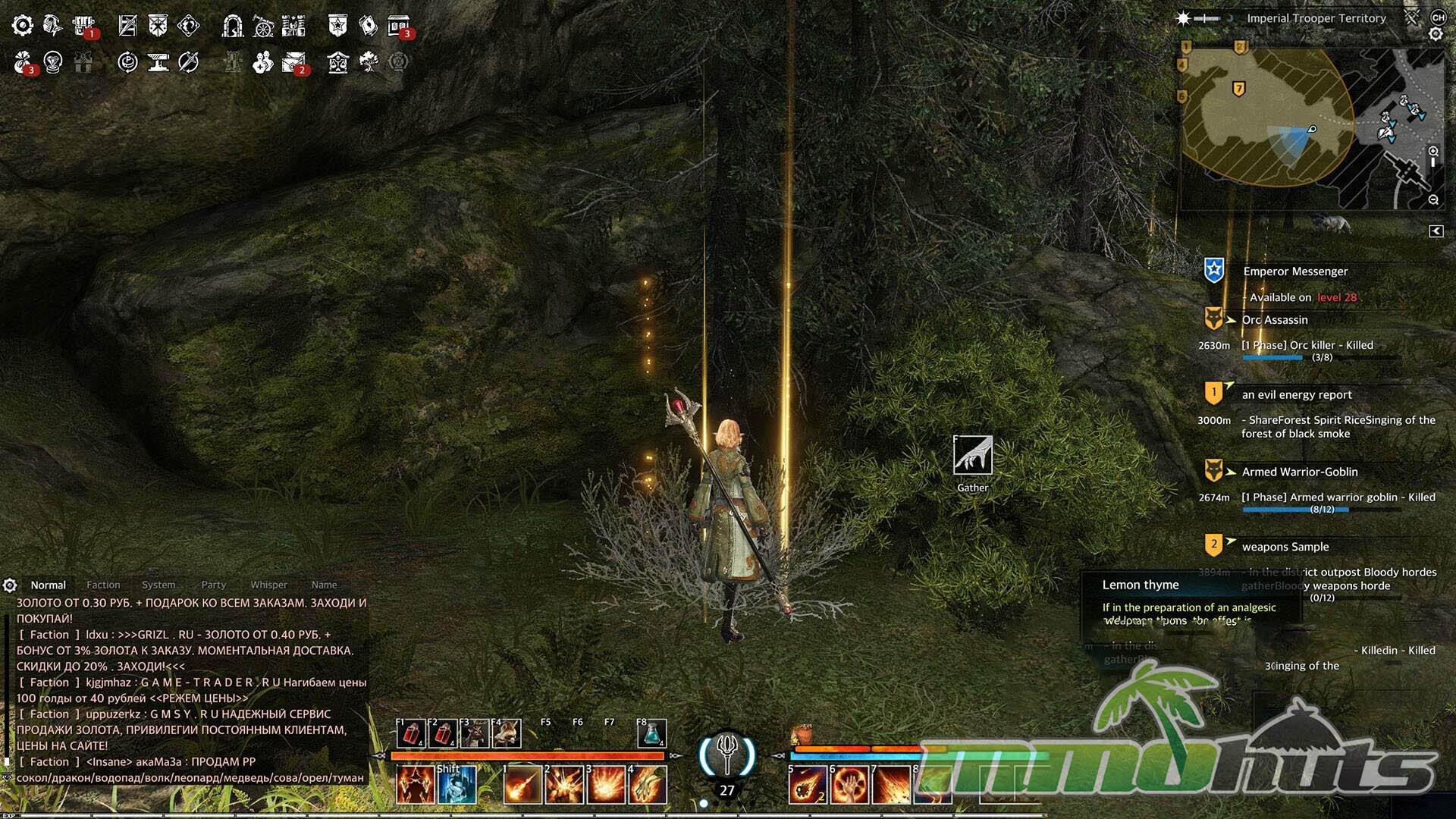This screenshot has height=819, width=1456.
Task: Zoom out the minimap
Action: pyautogui.click(x=1433, y=200)
